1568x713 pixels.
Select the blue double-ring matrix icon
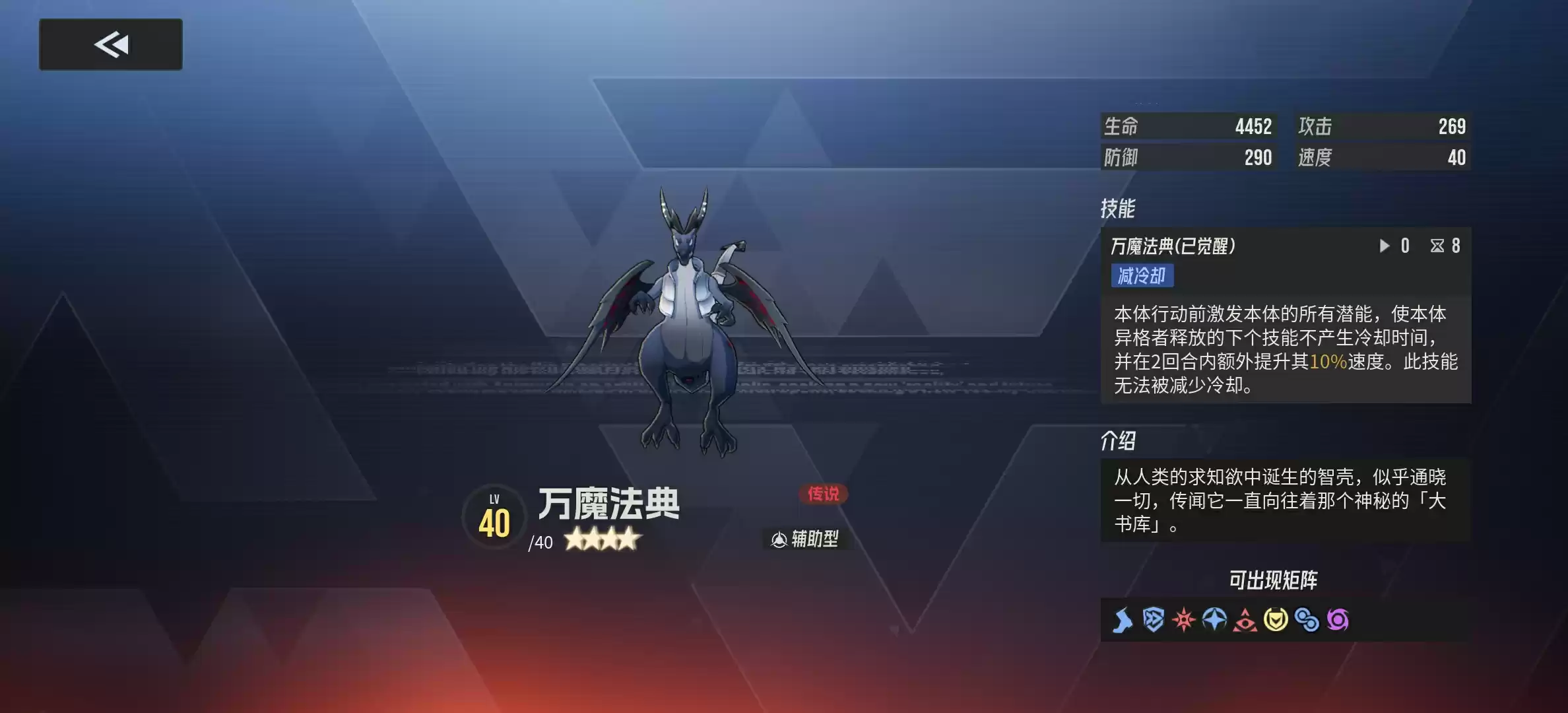coord(1307,621)
